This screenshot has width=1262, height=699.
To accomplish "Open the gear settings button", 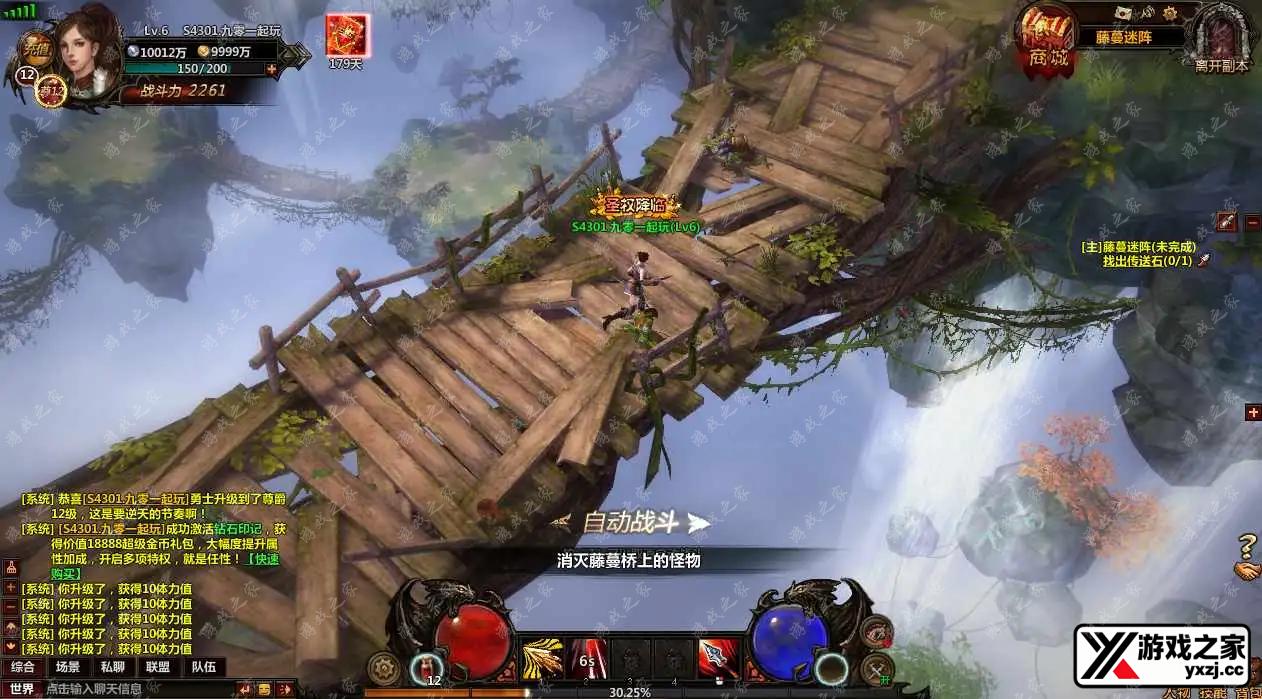I will tap(383, 667).
